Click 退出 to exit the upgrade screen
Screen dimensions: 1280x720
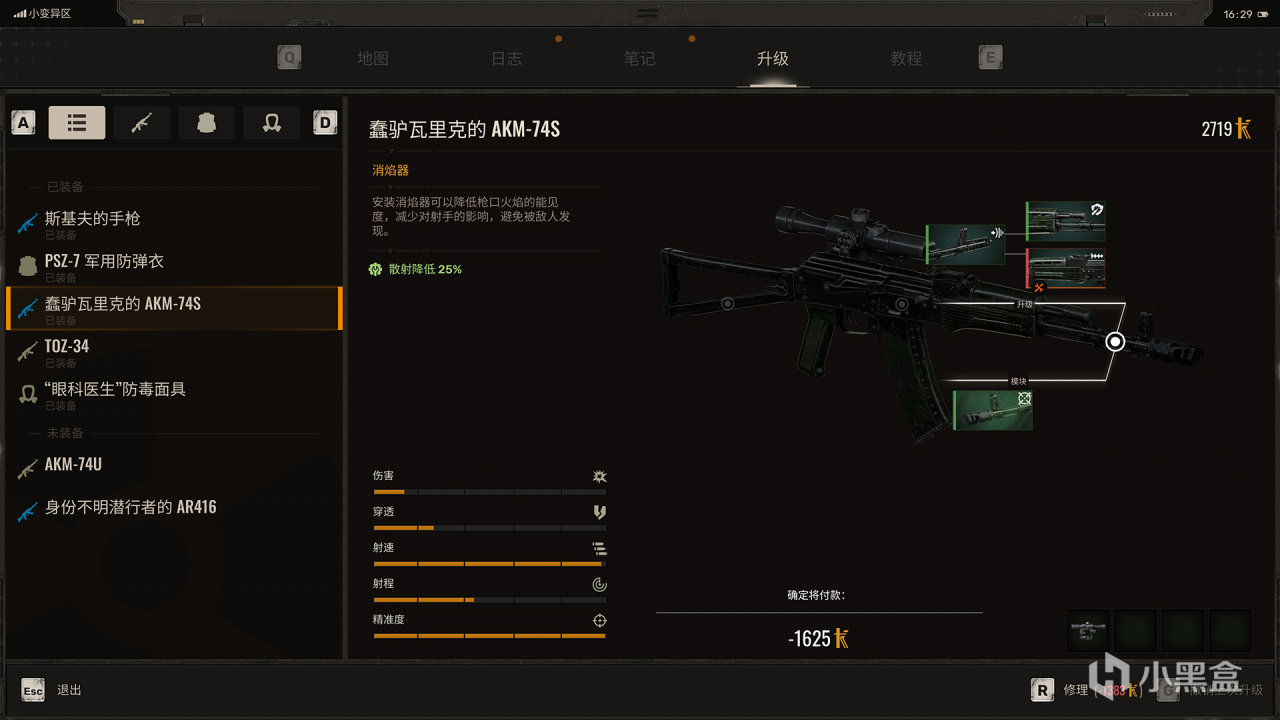click(69, 690)
